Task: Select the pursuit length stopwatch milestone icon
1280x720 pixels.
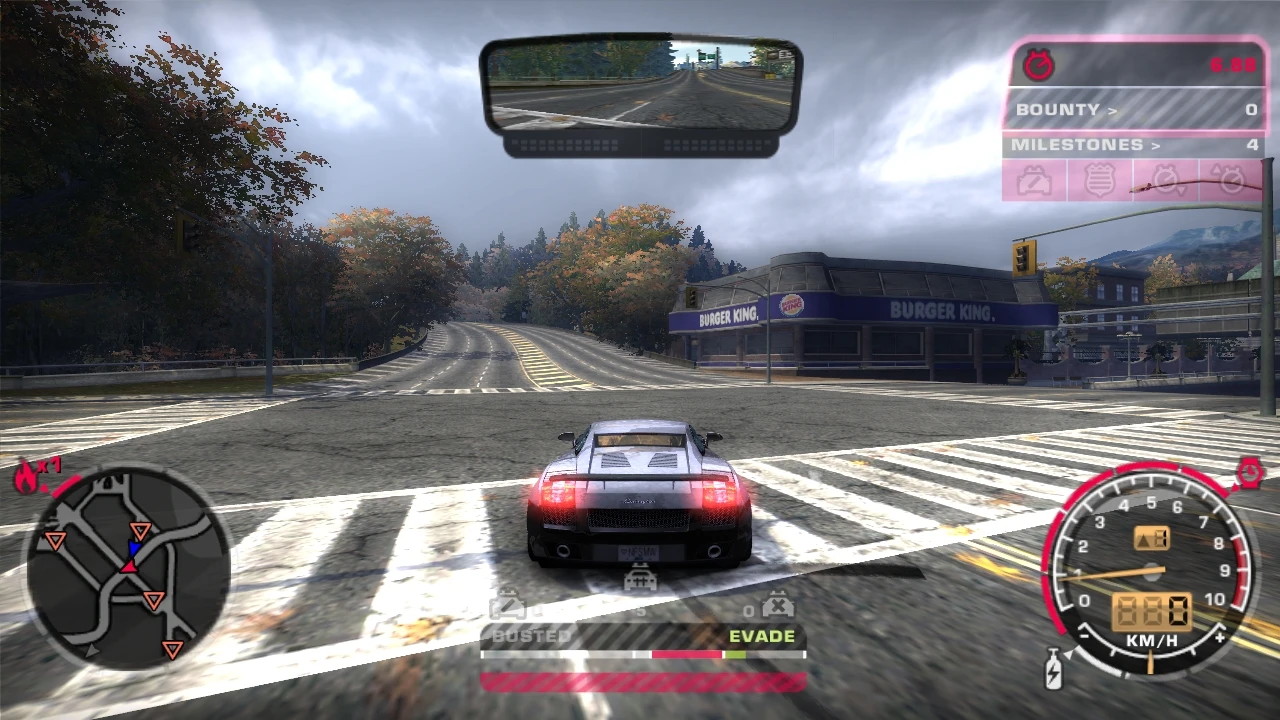Action: click(x=1164, y=180)
